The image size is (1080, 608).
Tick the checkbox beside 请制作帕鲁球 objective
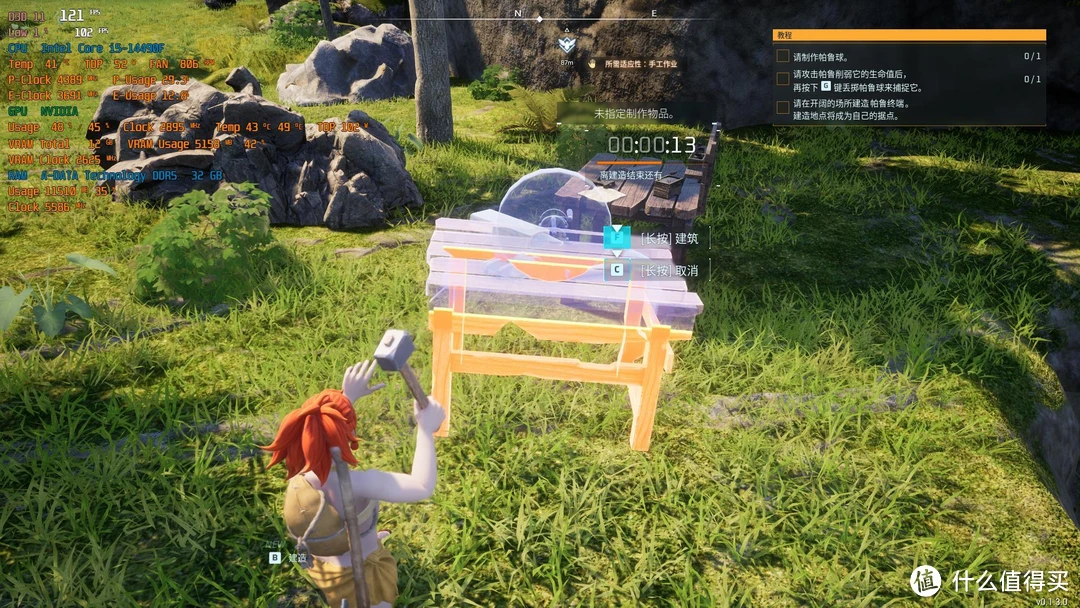pyautogui.click(x=783, y=56)
